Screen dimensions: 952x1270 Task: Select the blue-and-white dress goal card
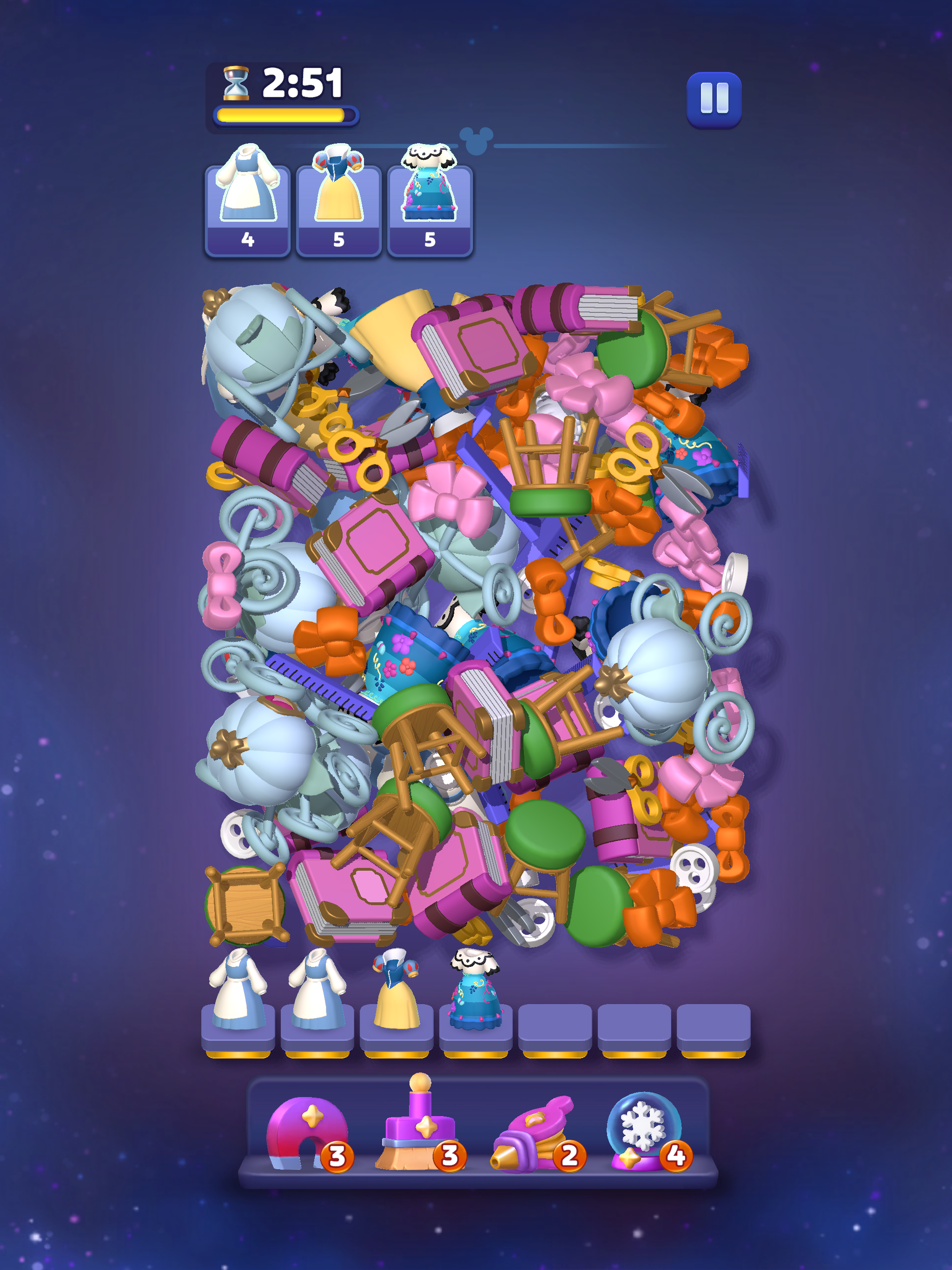tap(247, 209)
